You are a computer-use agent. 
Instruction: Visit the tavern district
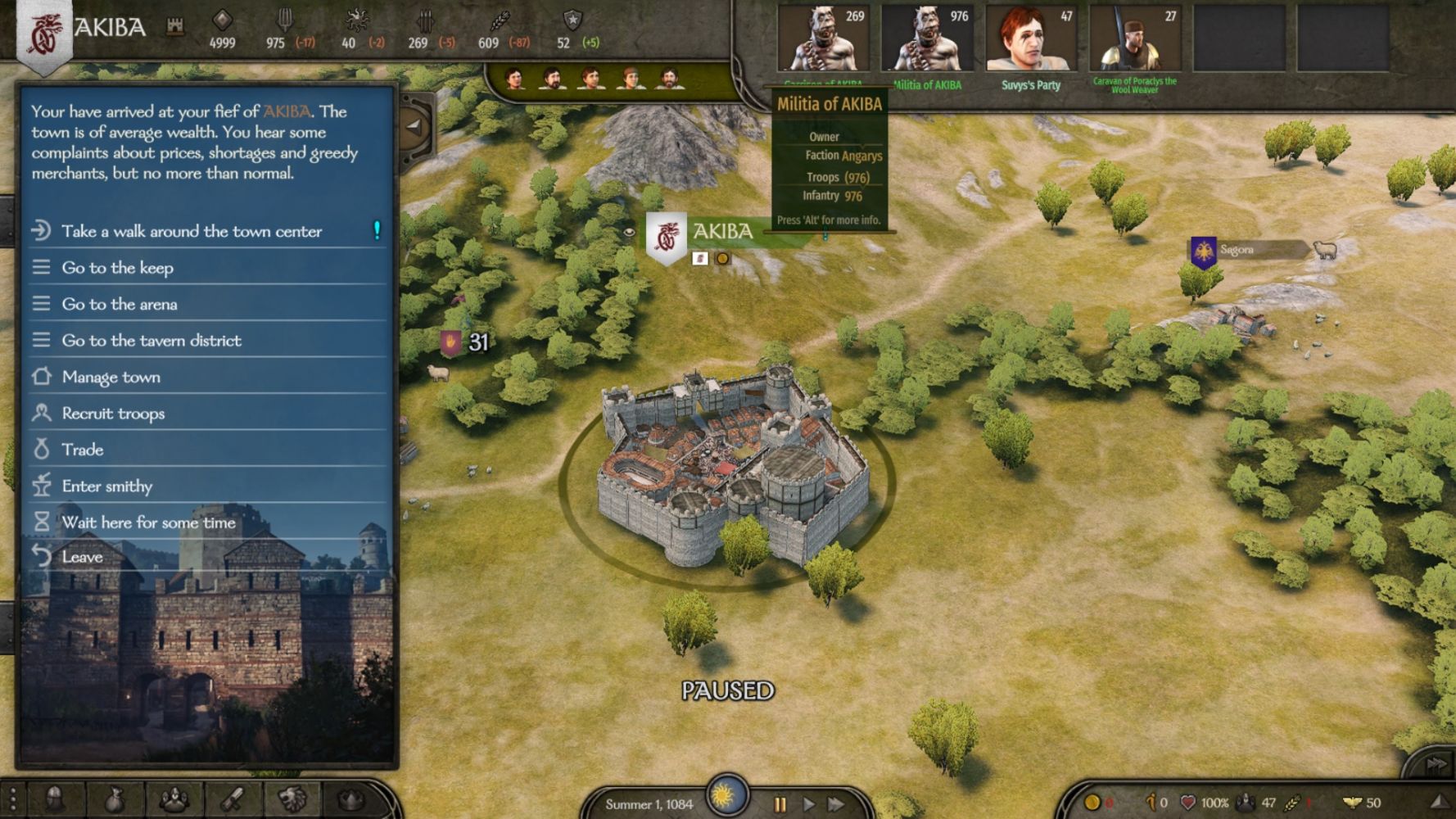pyautogui.click(x=151, y=341)
